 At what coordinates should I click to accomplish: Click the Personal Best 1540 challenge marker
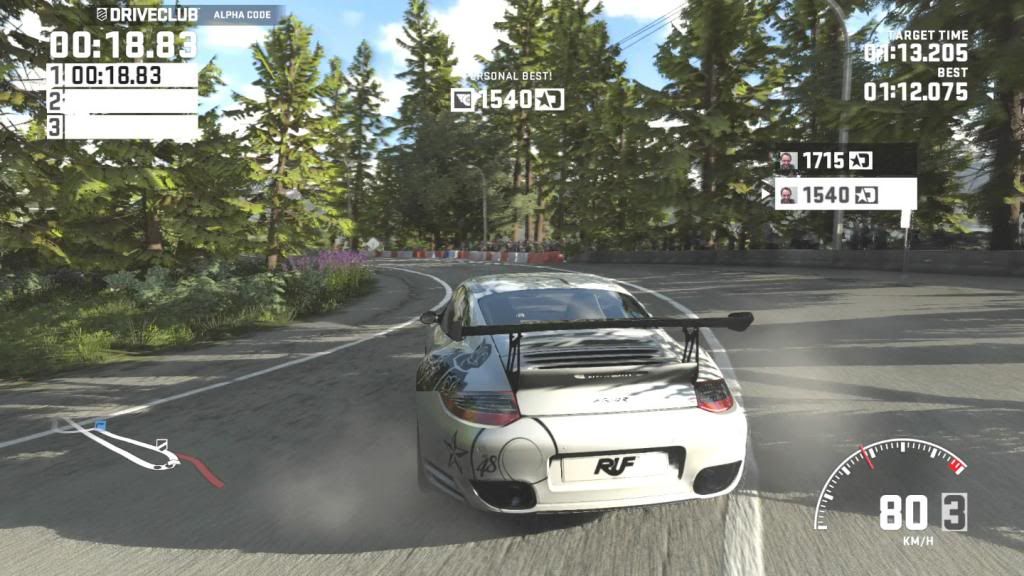click(508, 99)
